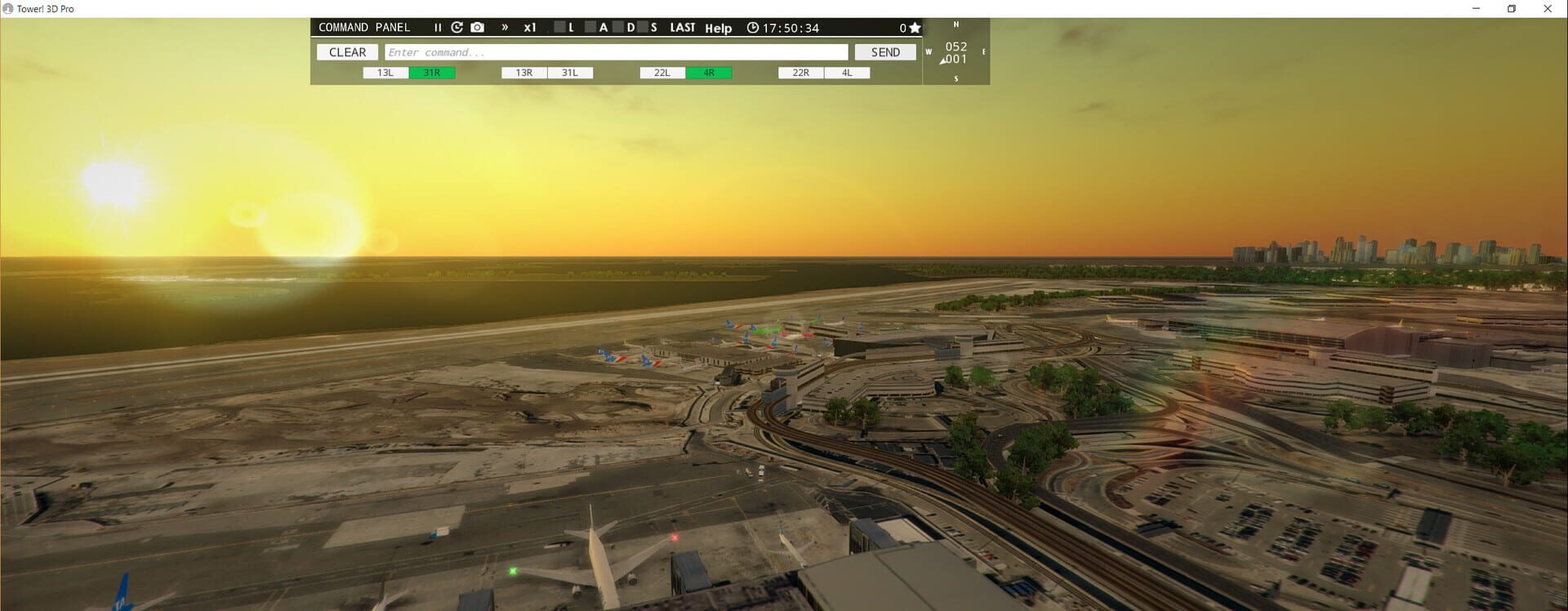Viewport: 1568px width, 611px height.
Task: Click the Tower! 3D Pro title bar icon
Action: click(x=7, y=8)
